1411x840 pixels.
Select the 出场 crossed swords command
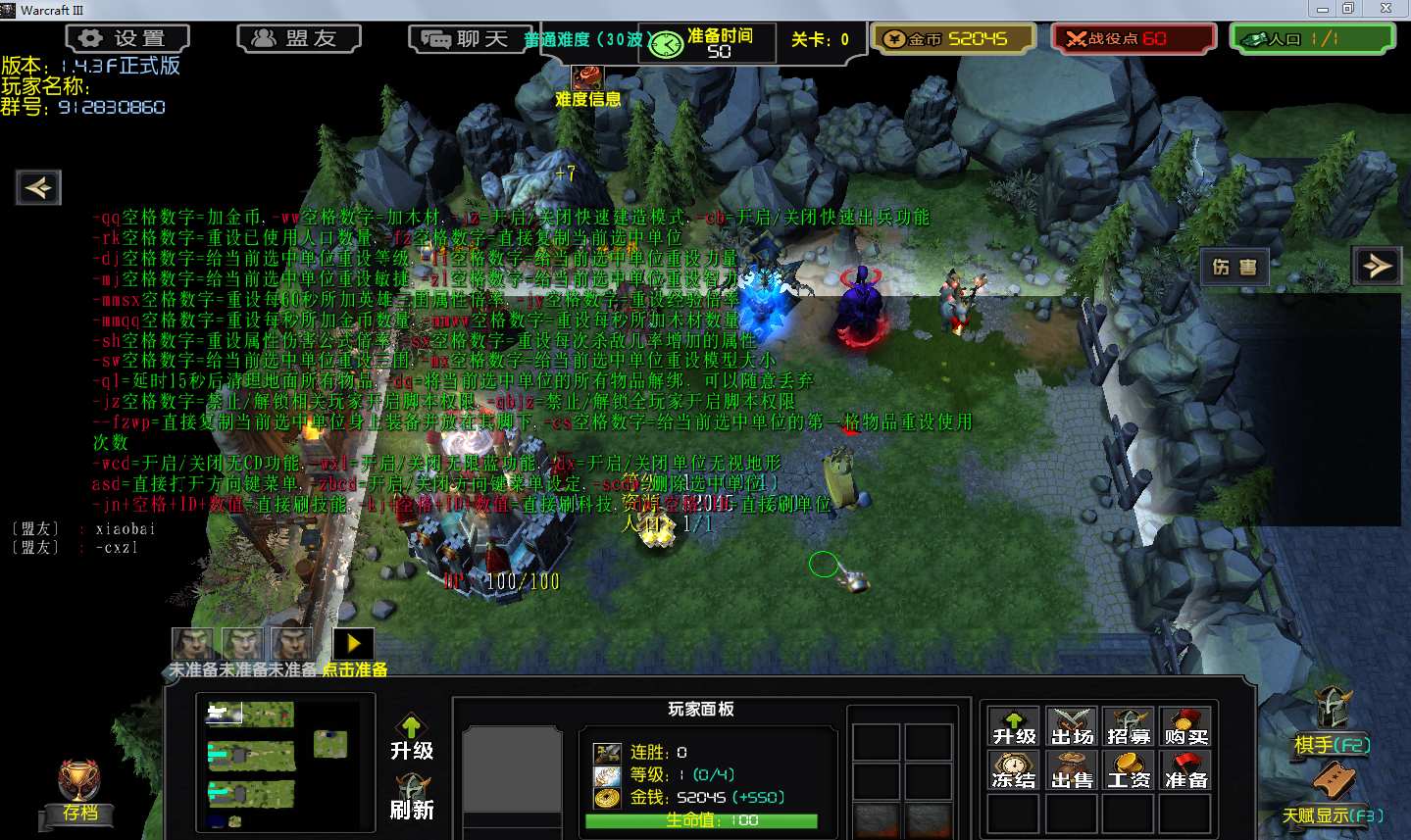coord(1072,726)
